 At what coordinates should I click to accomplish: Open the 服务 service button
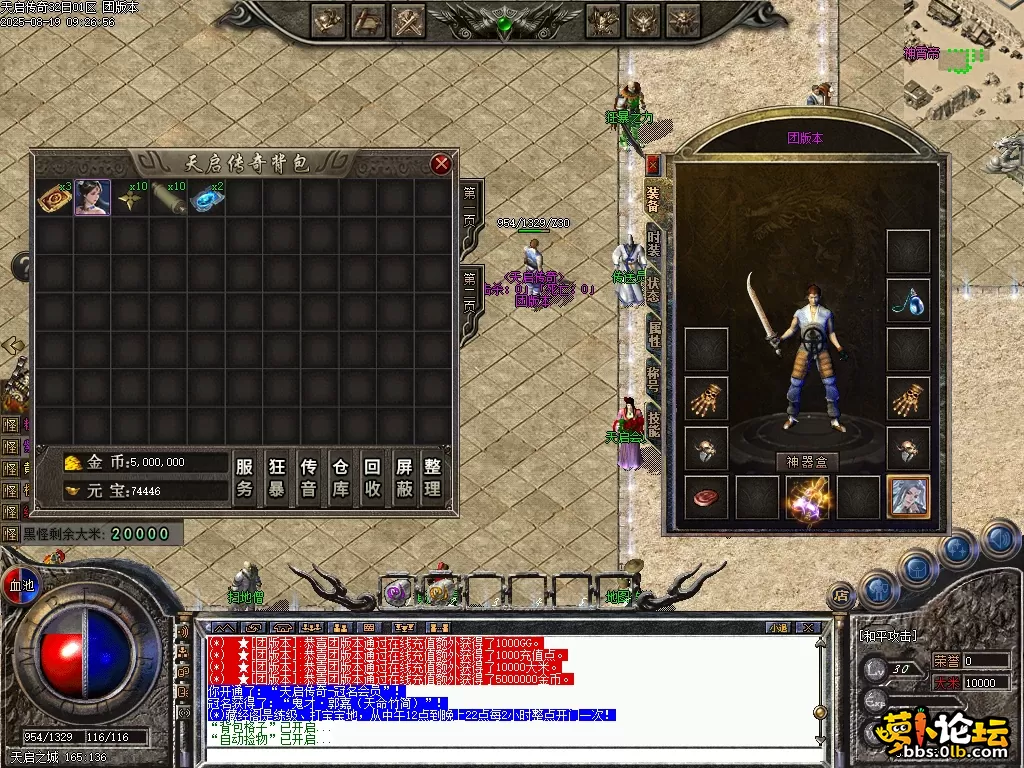pos(245,477)
